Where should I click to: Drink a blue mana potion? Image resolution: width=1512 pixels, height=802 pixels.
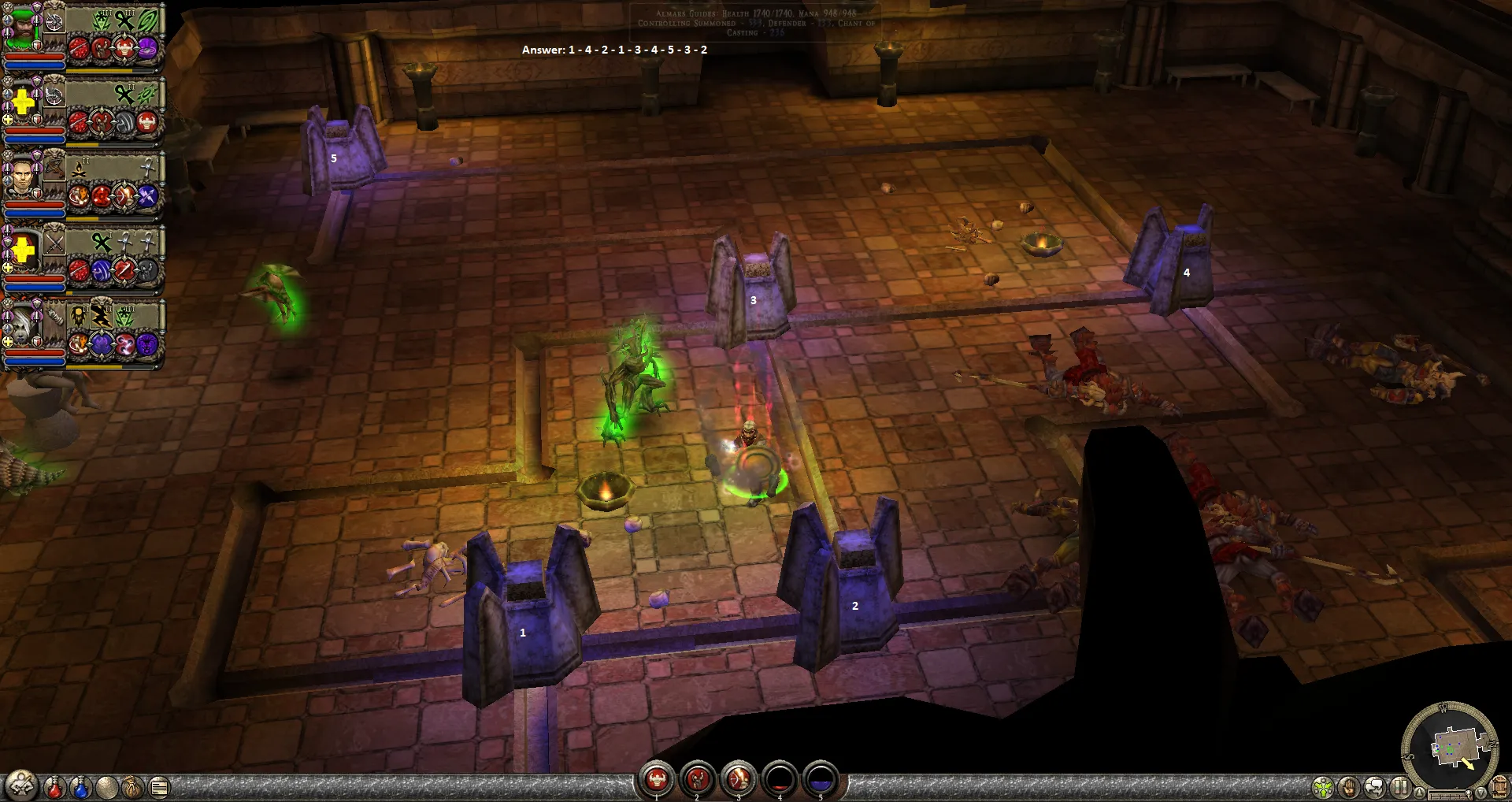pyautogui.click(x=80, y=786)
